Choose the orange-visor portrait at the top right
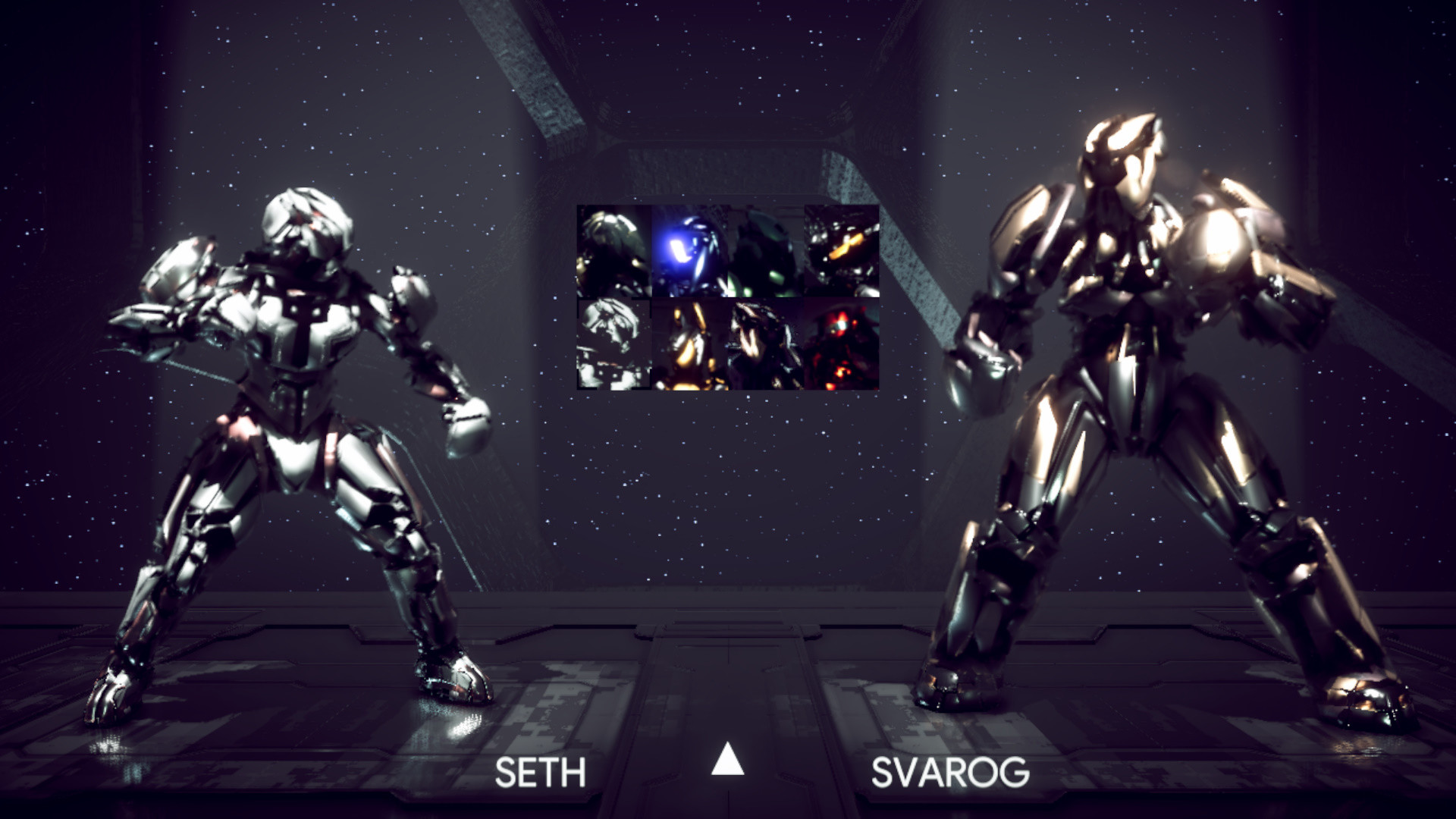 (x=840, y=250)
